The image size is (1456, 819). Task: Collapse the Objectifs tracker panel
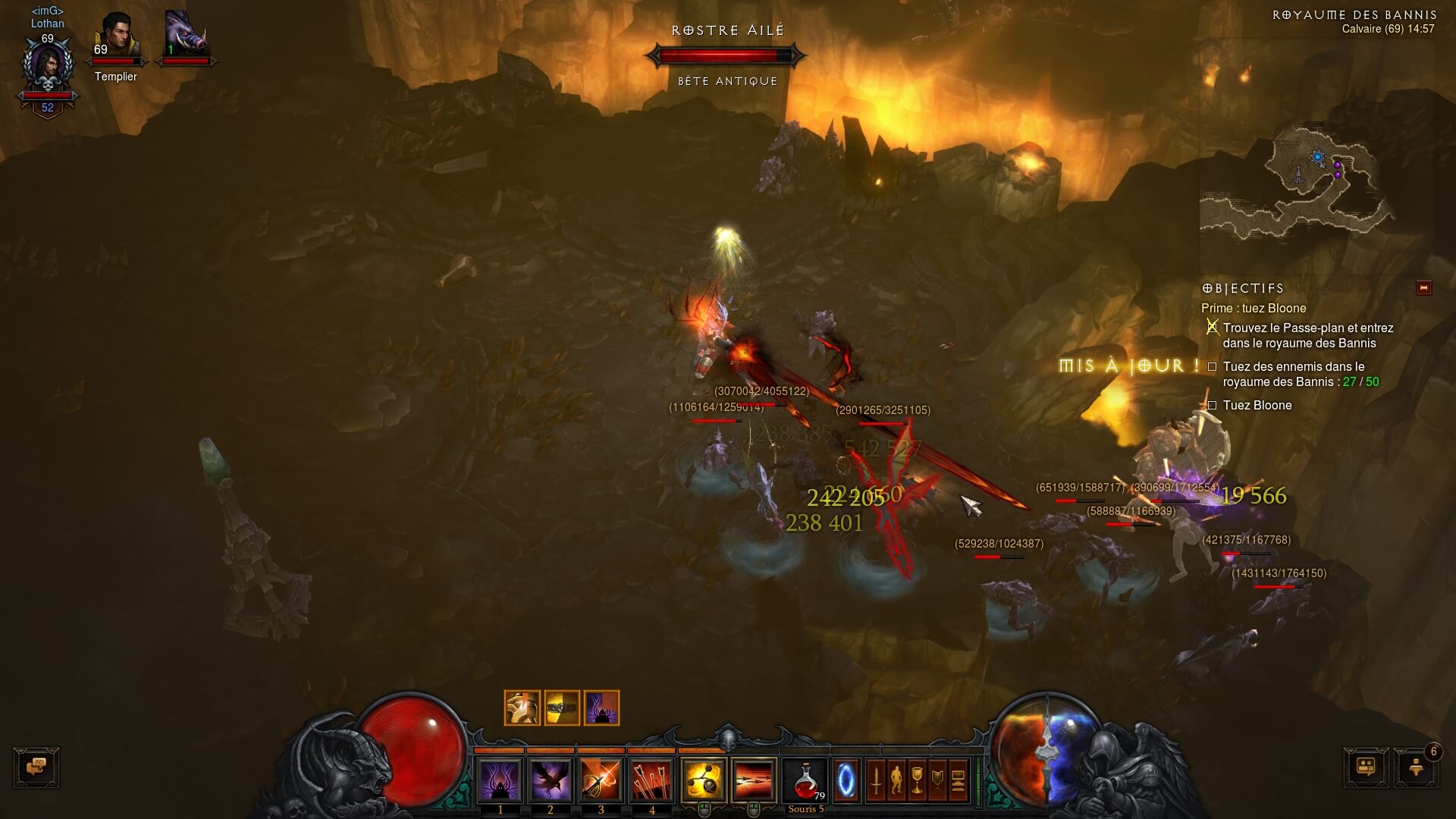point(1423,288)
